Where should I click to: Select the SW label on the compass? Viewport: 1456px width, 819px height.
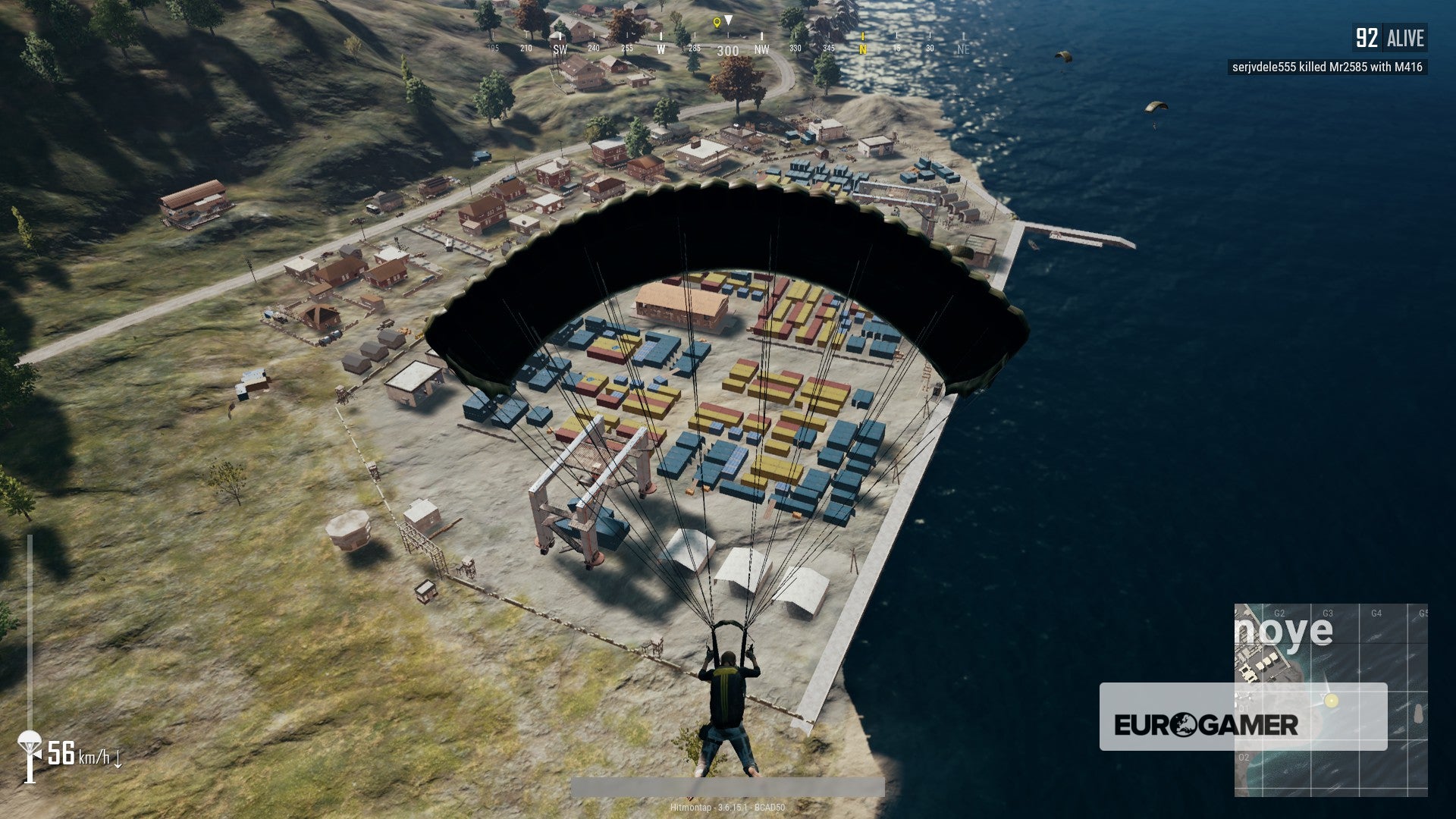(x=559, y=49)
